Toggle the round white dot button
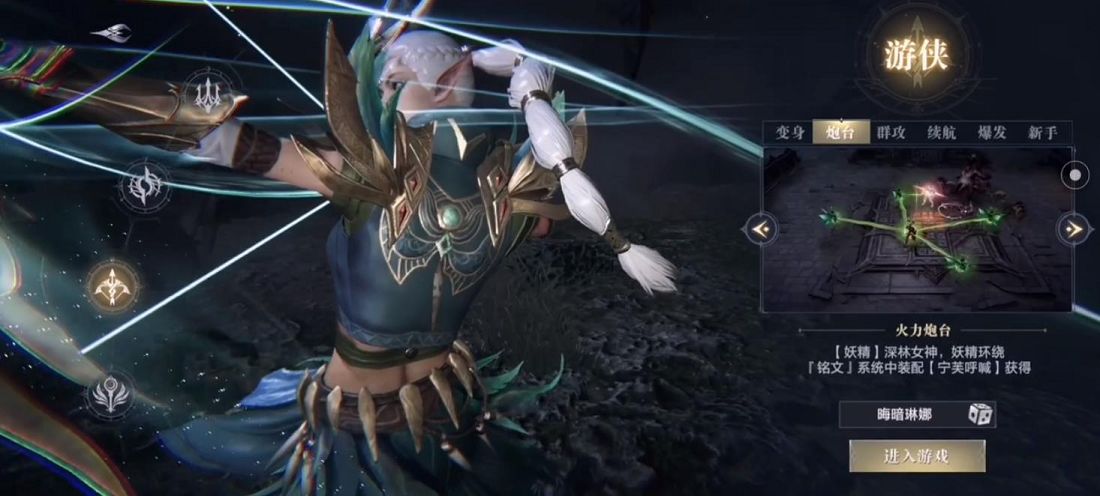This screenshot has height=496, width=1100. point(1075,174)
